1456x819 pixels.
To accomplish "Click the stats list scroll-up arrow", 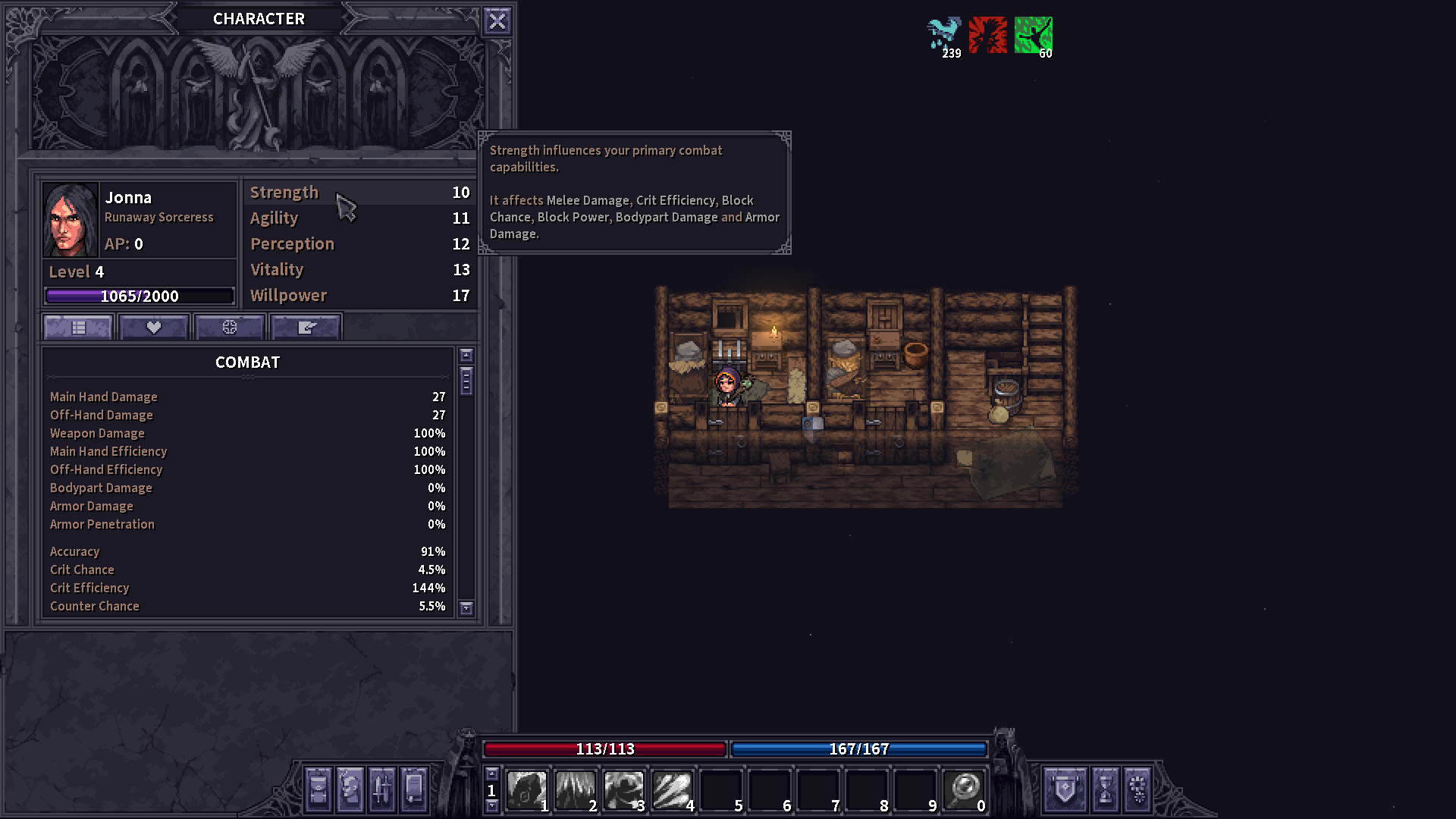I will pyautogui.click(x=466, y=356).
